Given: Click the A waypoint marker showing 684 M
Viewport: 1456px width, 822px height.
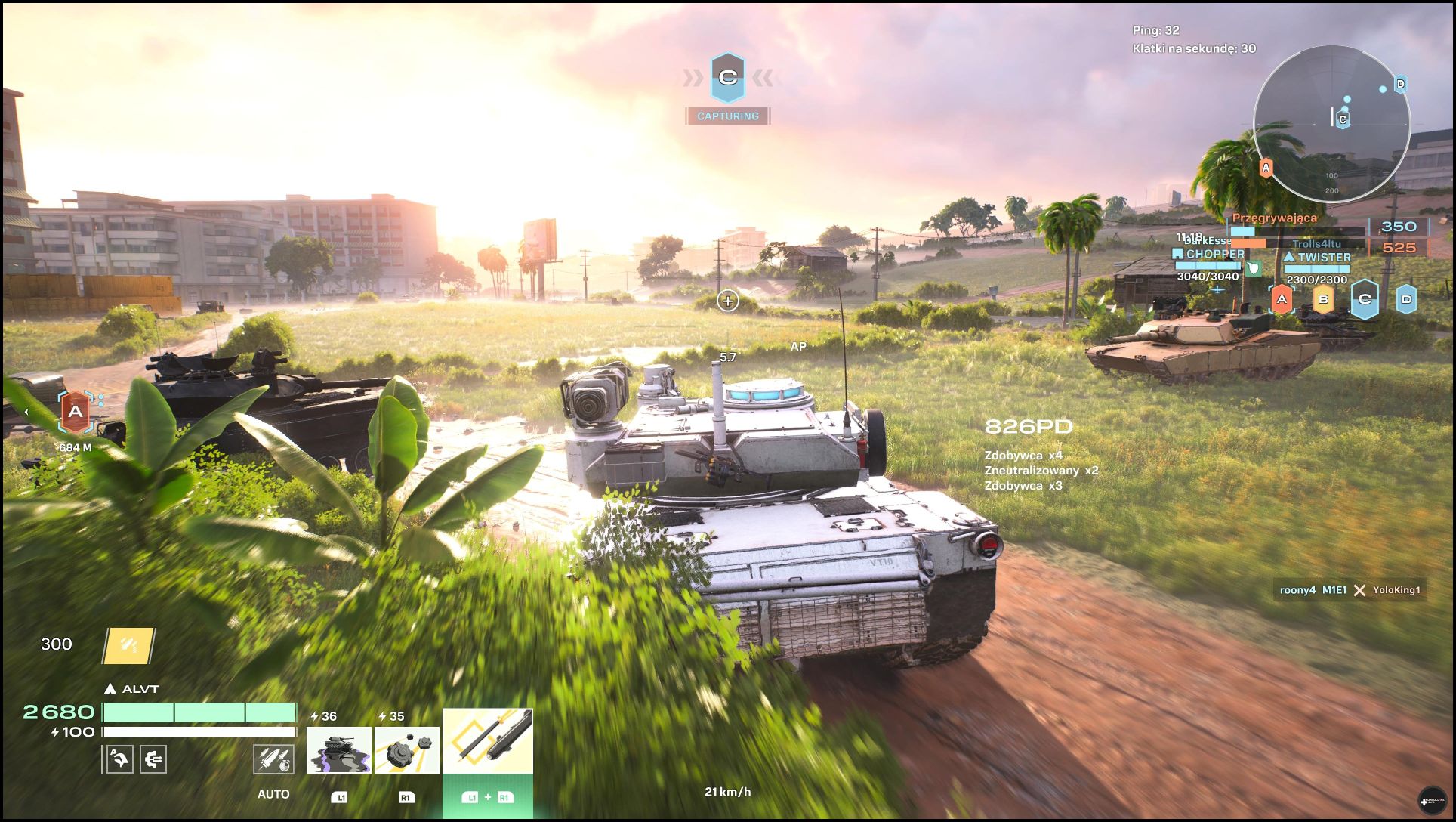Looking at the screenshot, I should tap(76, 413).
